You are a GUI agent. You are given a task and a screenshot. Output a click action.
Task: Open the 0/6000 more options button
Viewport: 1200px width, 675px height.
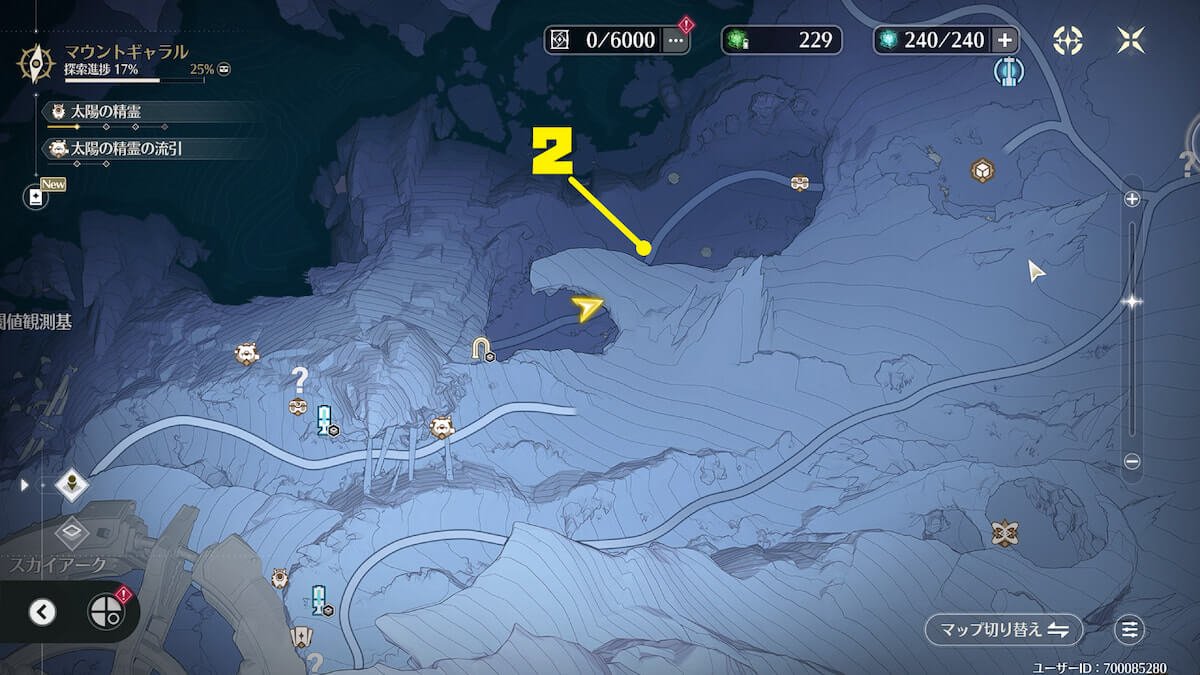[x=676, y=41]
